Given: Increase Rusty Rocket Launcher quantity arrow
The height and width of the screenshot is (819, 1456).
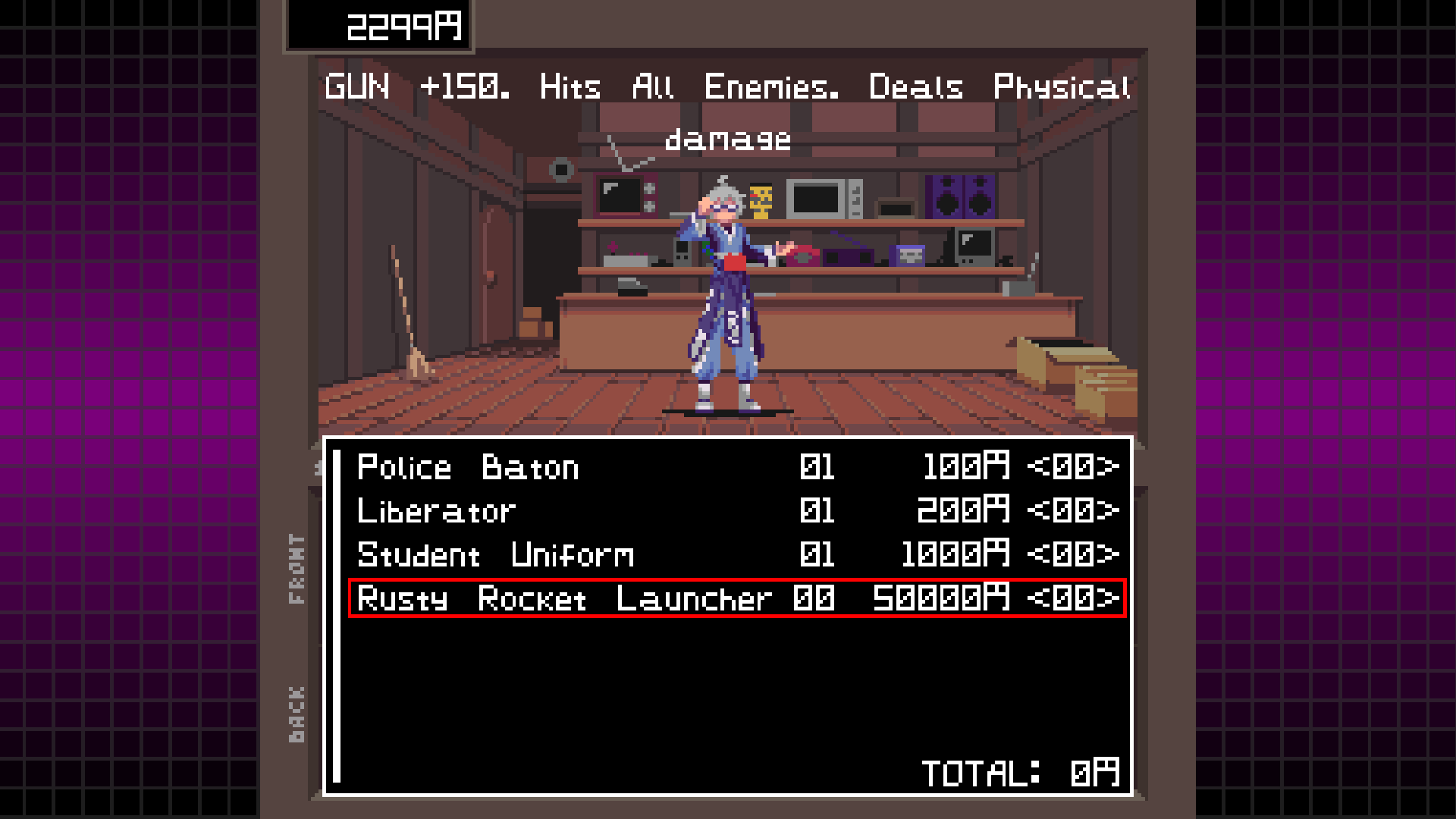Looking at the screenshot, I should click(1112, 599).
